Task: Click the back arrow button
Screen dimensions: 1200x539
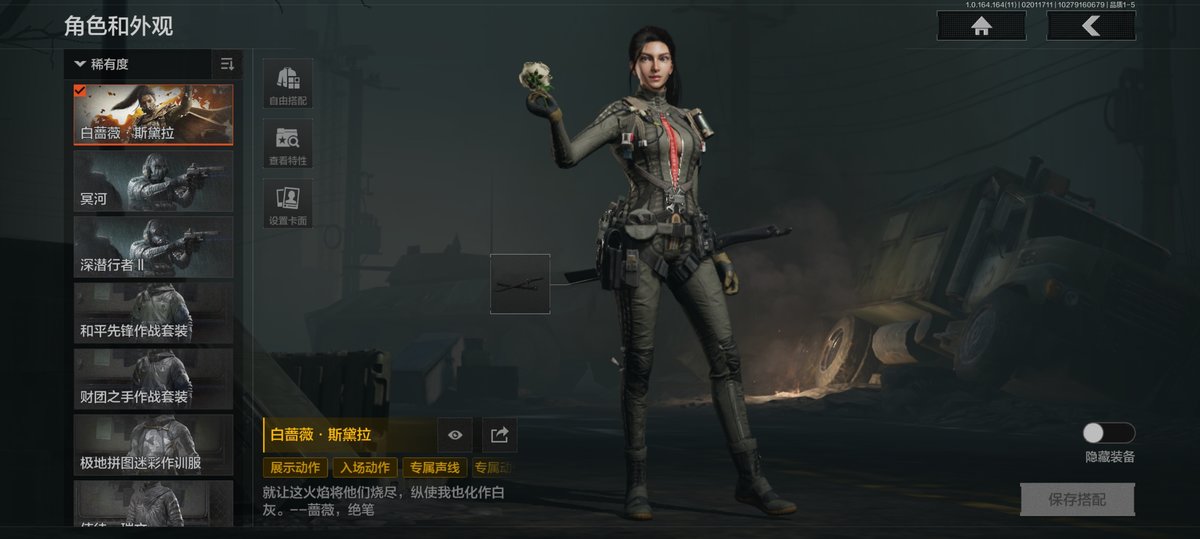Action: [1090, 26]
